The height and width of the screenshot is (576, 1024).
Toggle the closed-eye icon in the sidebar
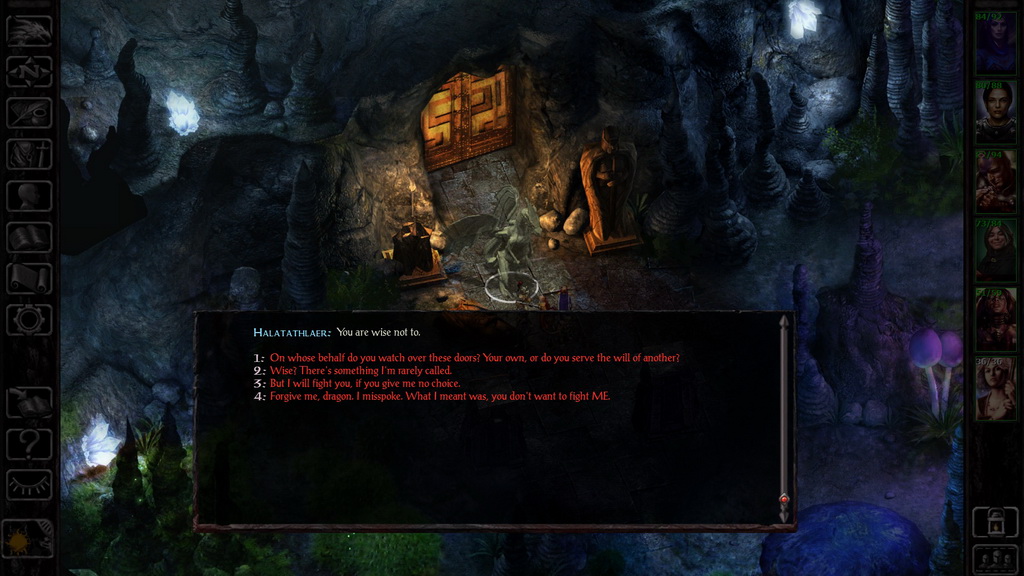click(29, 484)
